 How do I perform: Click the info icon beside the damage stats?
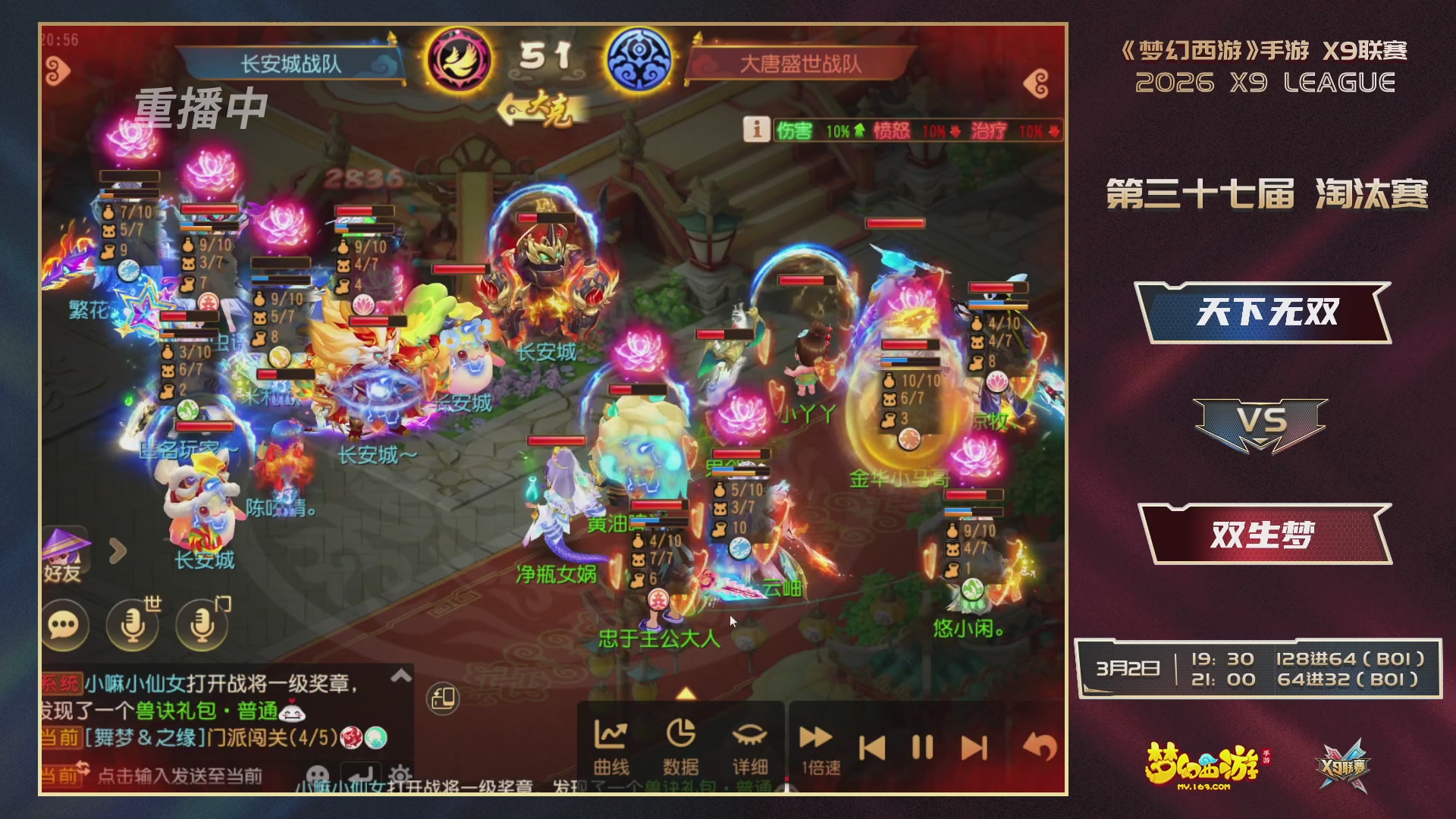[x=756, y=129]
